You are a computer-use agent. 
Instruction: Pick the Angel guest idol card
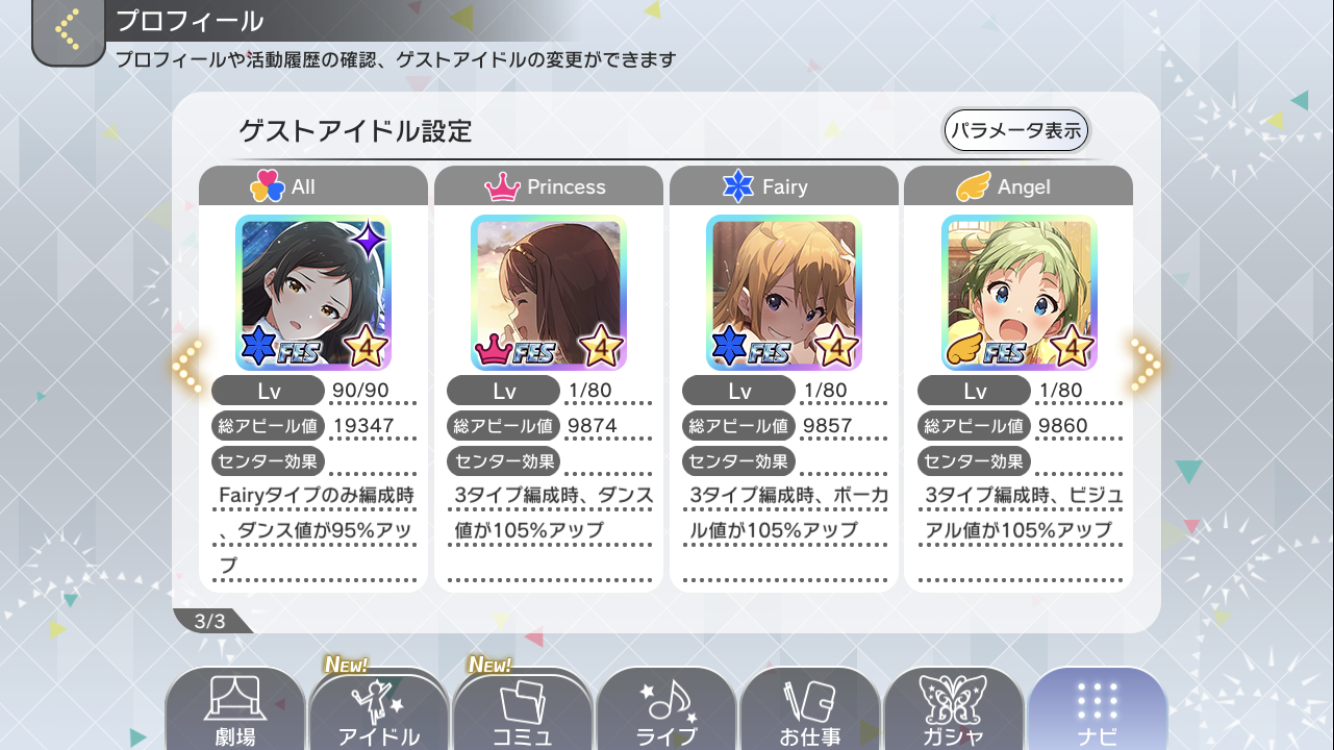[1018, 293]
